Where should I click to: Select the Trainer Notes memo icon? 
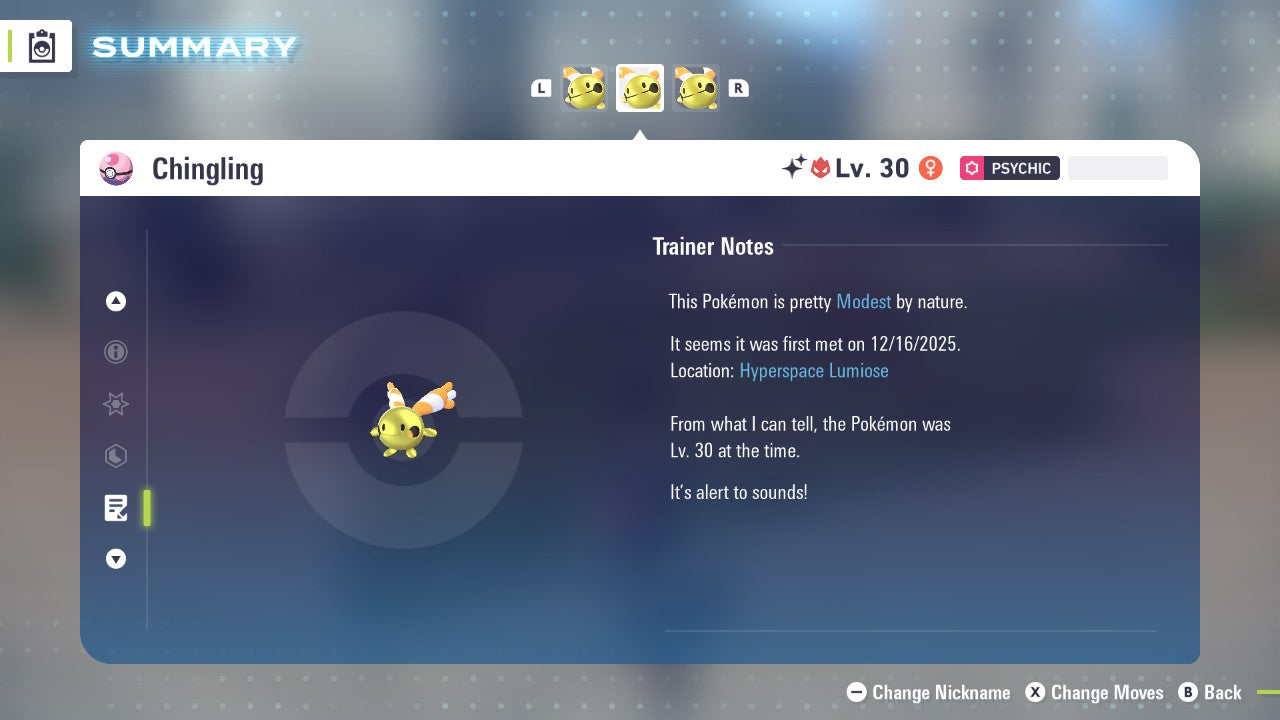tap(116, 508)
